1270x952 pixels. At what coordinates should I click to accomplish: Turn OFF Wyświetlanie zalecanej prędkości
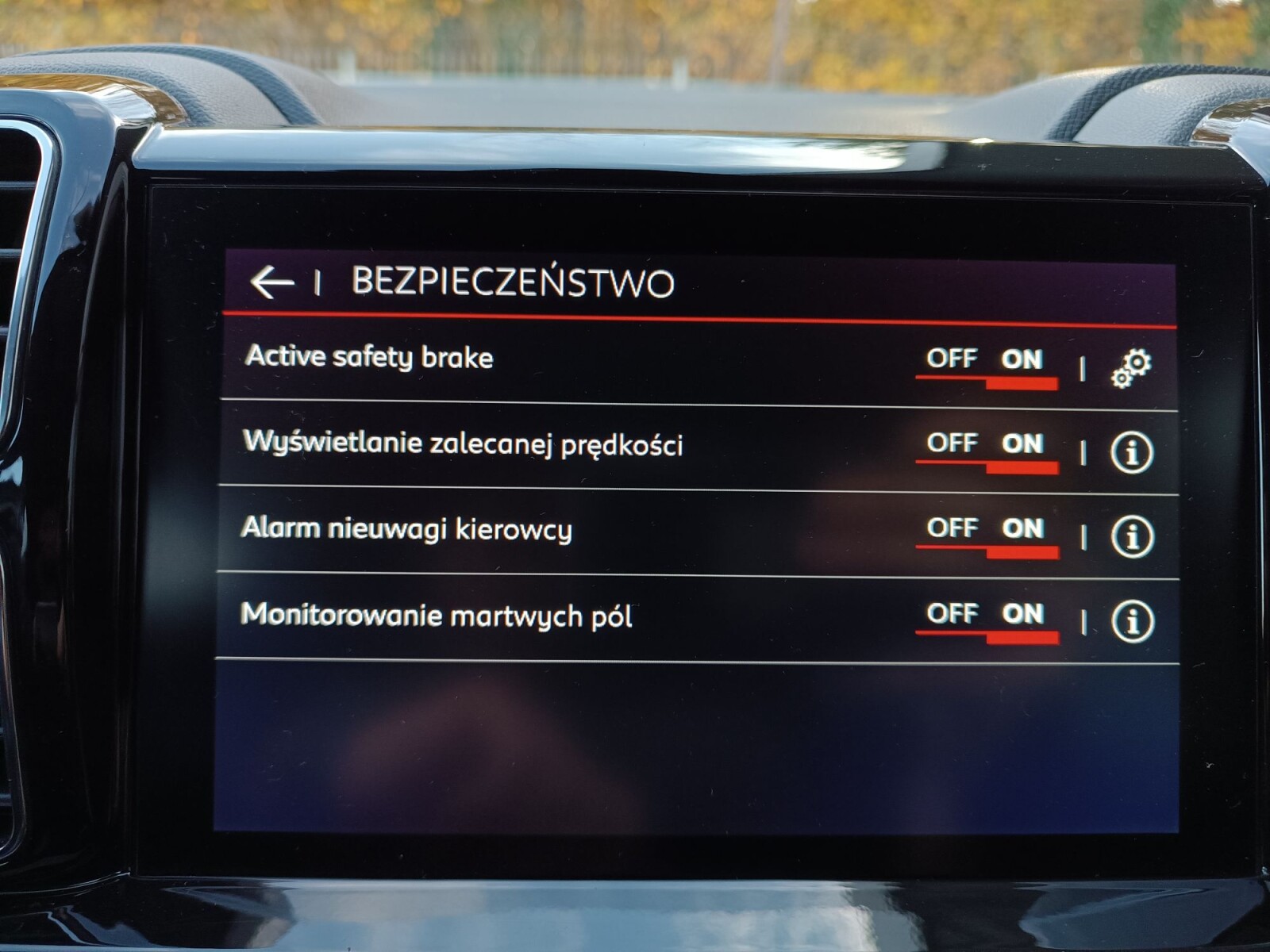pos(951,443)
